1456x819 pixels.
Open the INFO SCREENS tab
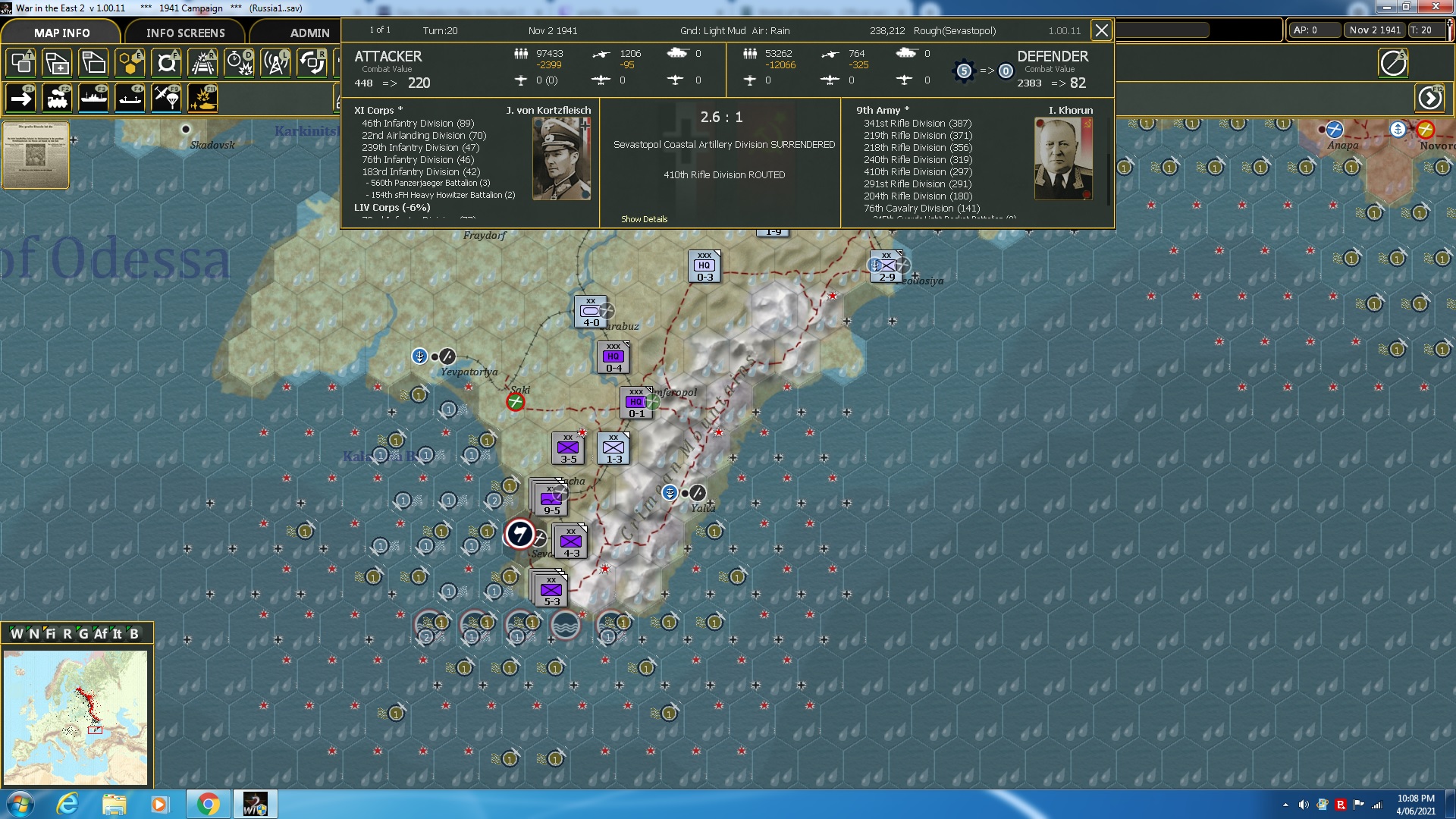184,33
